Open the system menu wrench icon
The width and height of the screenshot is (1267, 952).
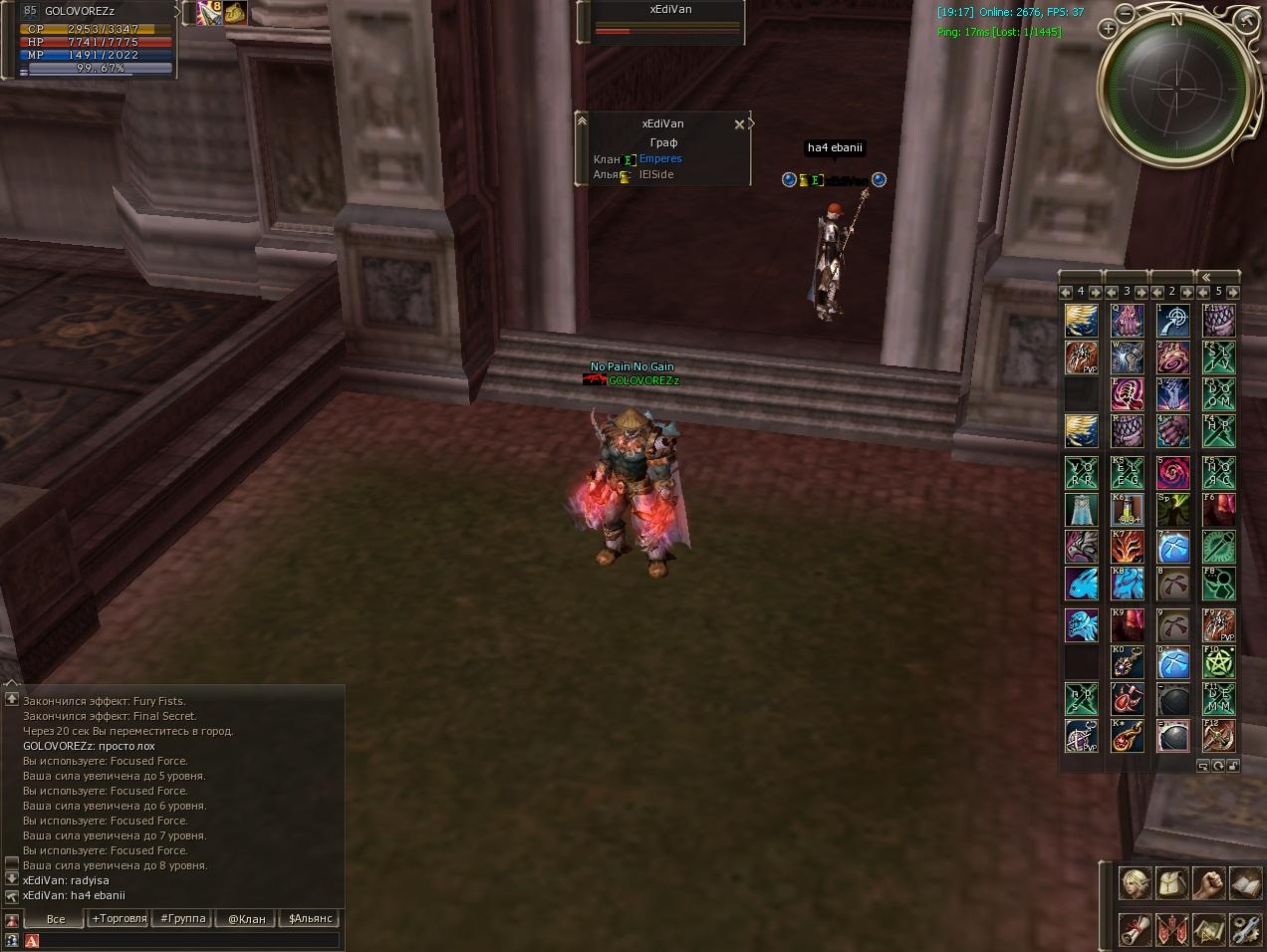pos(1246,929)
